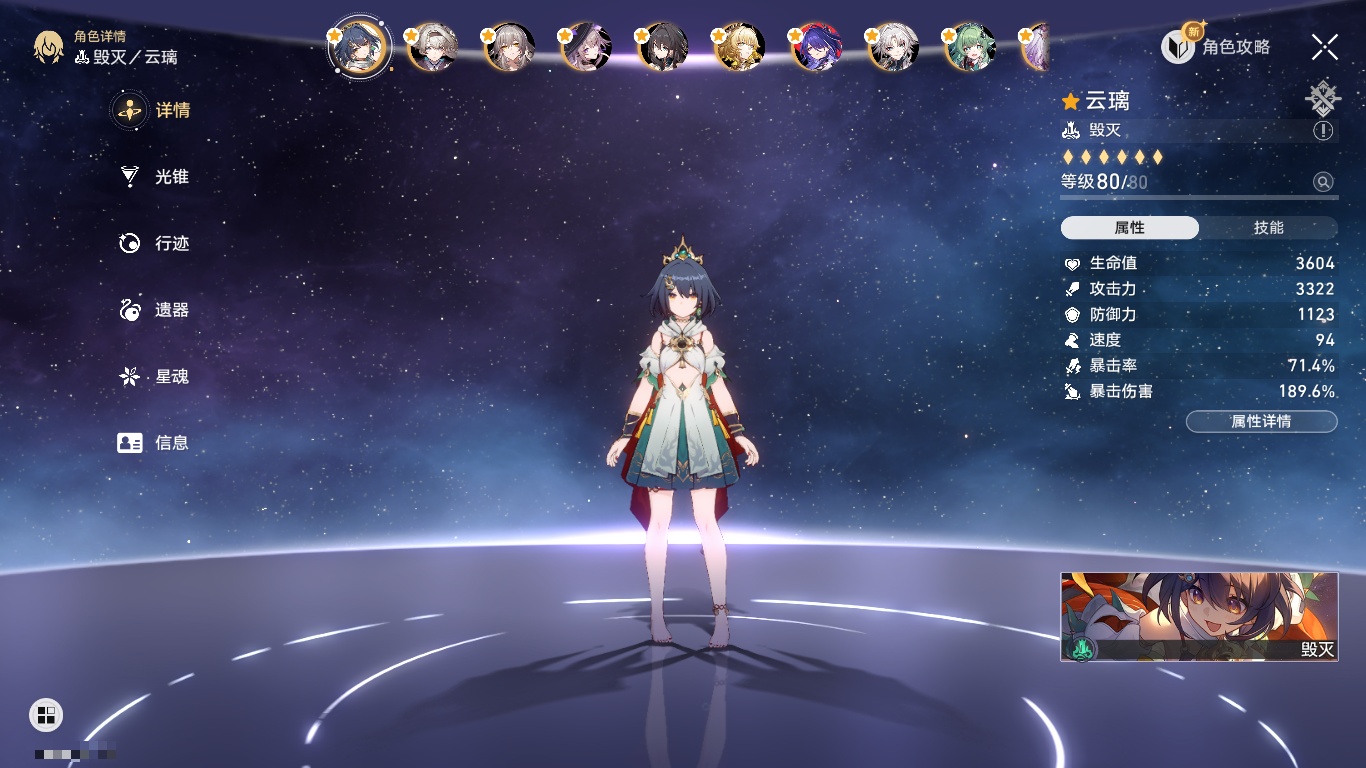Switch to the 技能 skills tab
The image size is (1366, 768).
pyautogui.click(x=1268, y=228)
